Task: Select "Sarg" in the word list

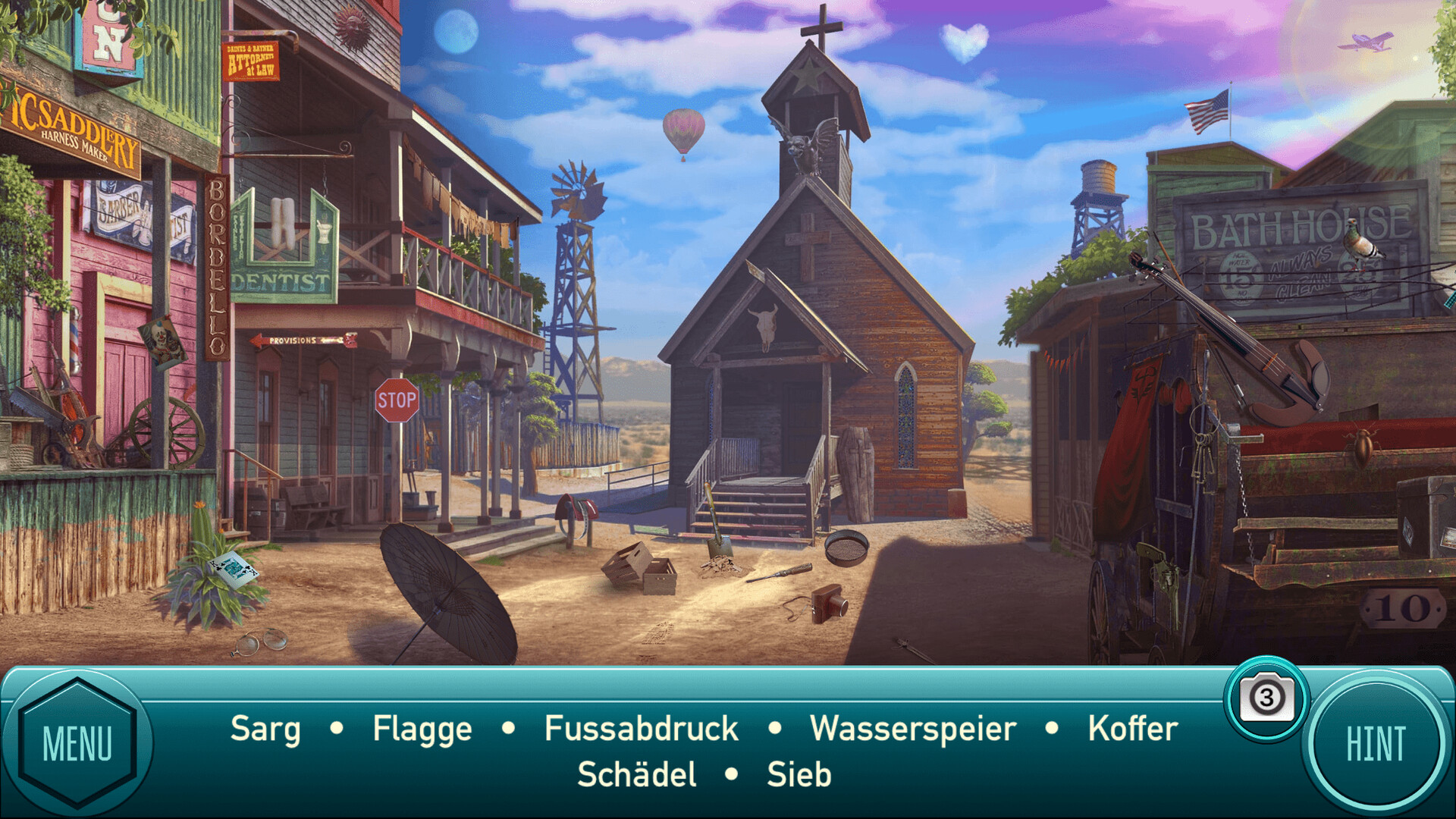Action: coord(265,728)
